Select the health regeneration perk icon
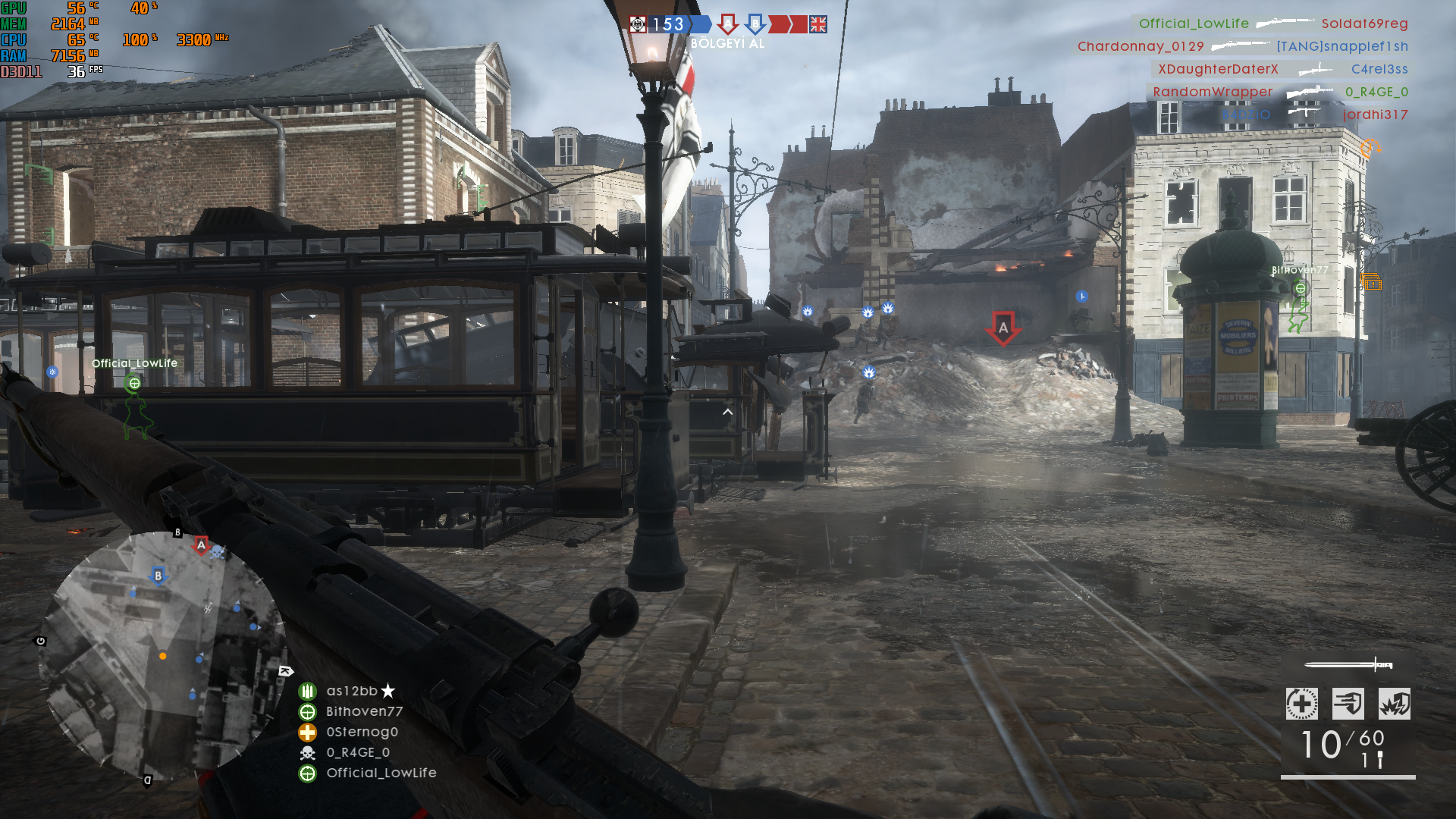This screenshot has width=1456, height=819. click(1301, 704)
